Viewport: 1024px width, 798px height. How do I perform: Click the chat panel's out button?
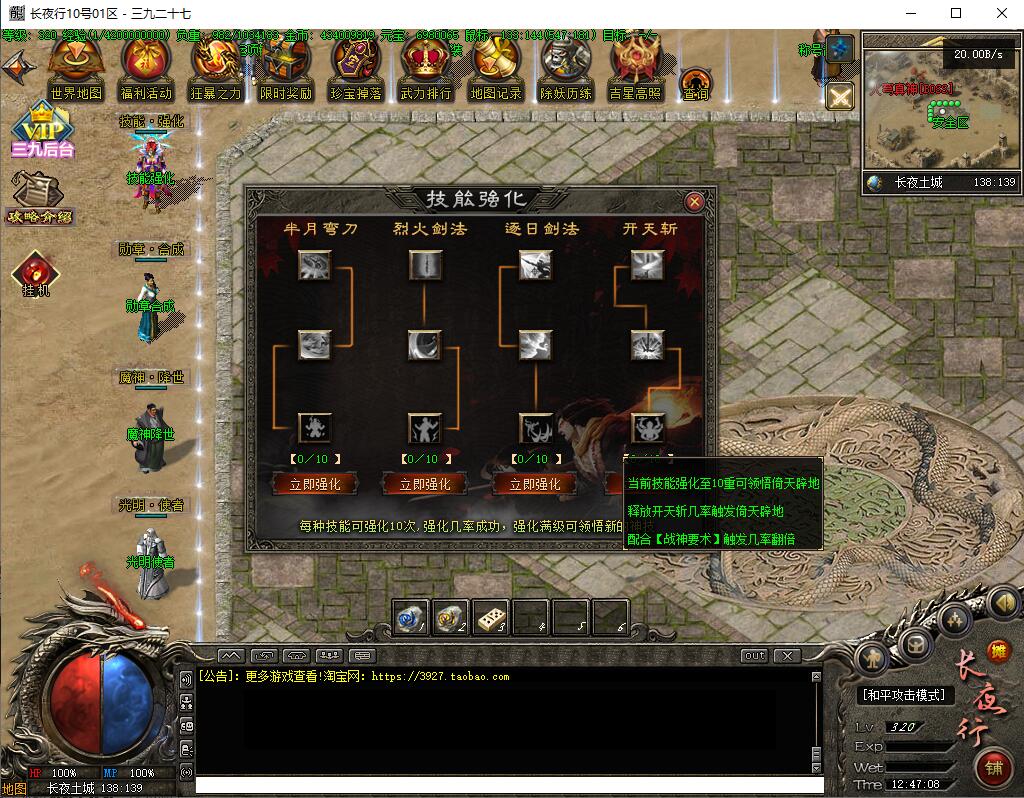[x=755, y=656]
